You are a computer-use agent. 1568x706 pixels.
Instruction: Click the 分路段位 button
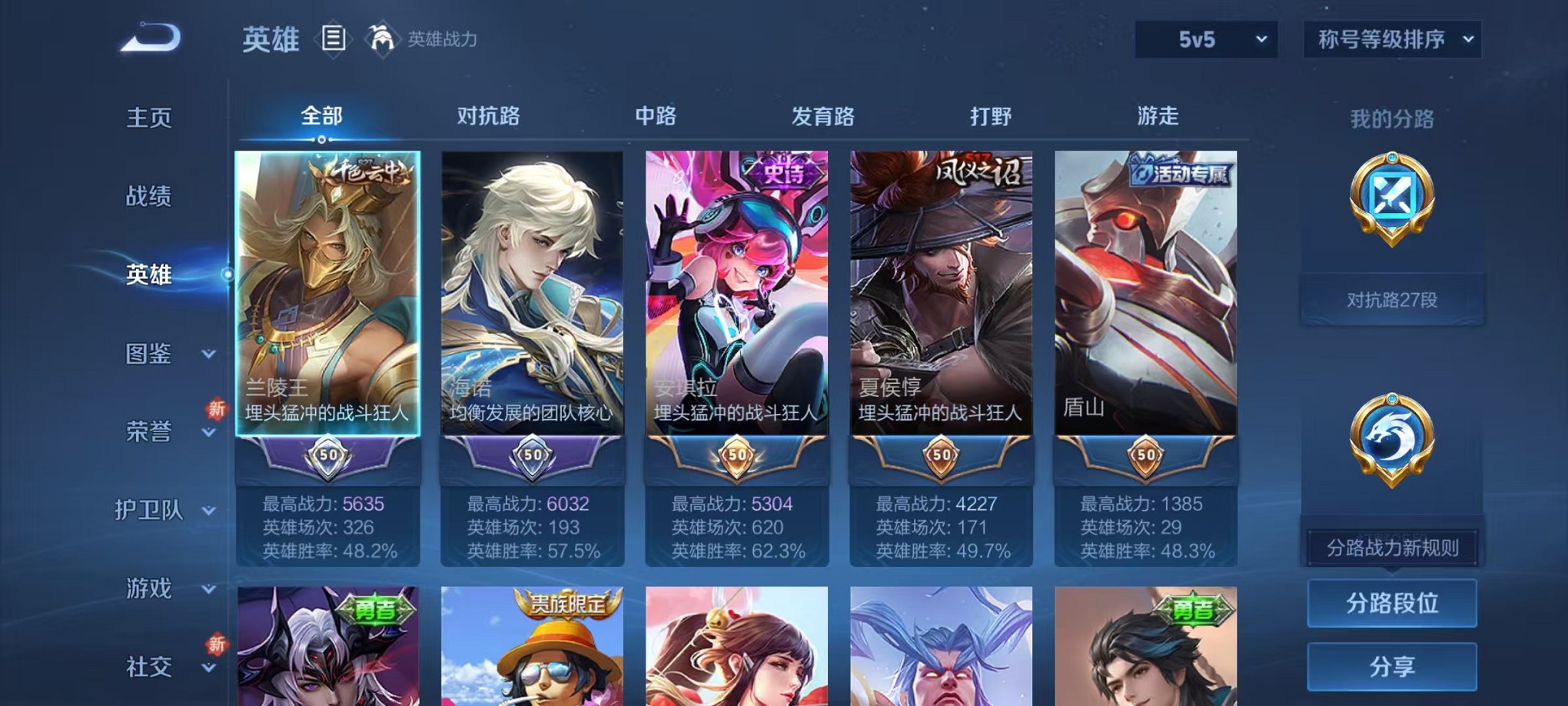coord(1392,604)
